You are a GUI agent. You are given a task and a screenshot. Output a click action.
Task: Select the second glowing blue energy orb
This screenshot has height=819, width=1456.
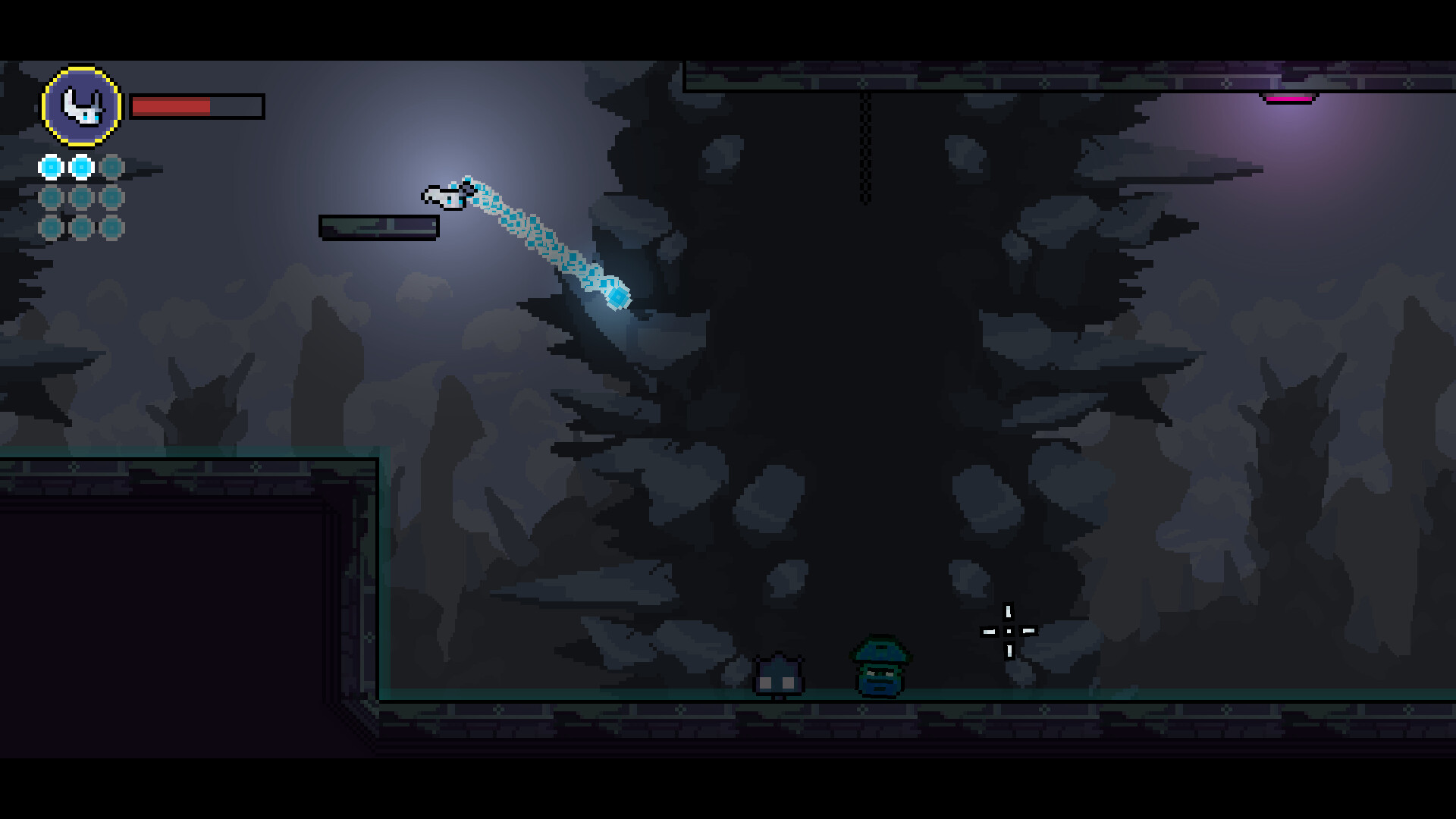tap(80, 168)
